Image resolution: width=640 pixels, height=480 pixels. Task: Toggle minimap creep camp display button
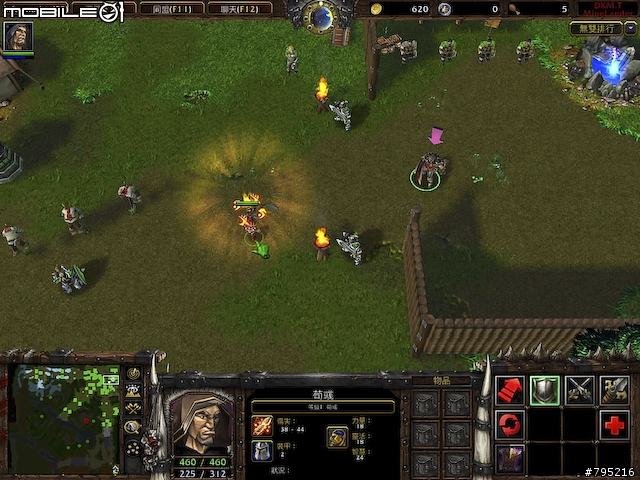[133, 426]
